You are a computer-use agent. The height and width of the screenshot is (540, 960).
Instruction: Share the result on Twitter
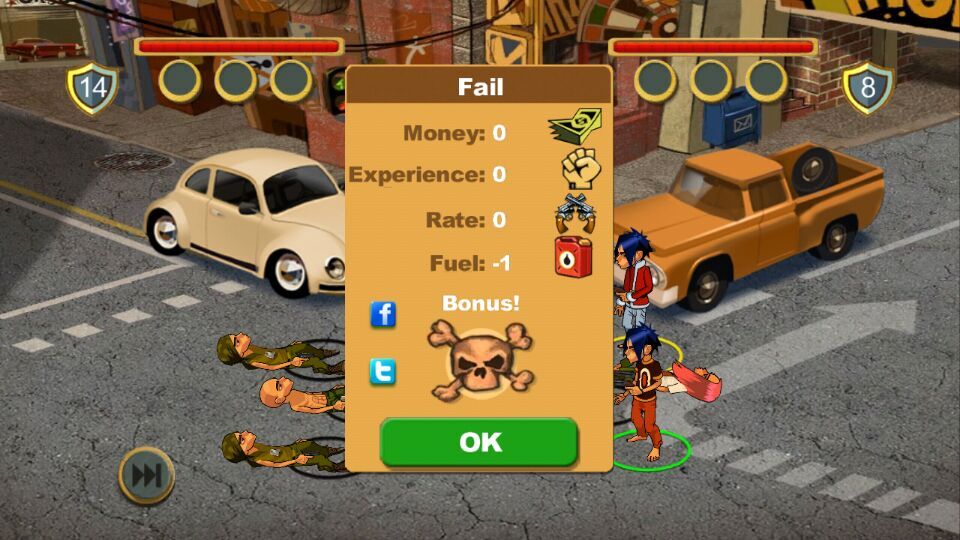[383, 372]
